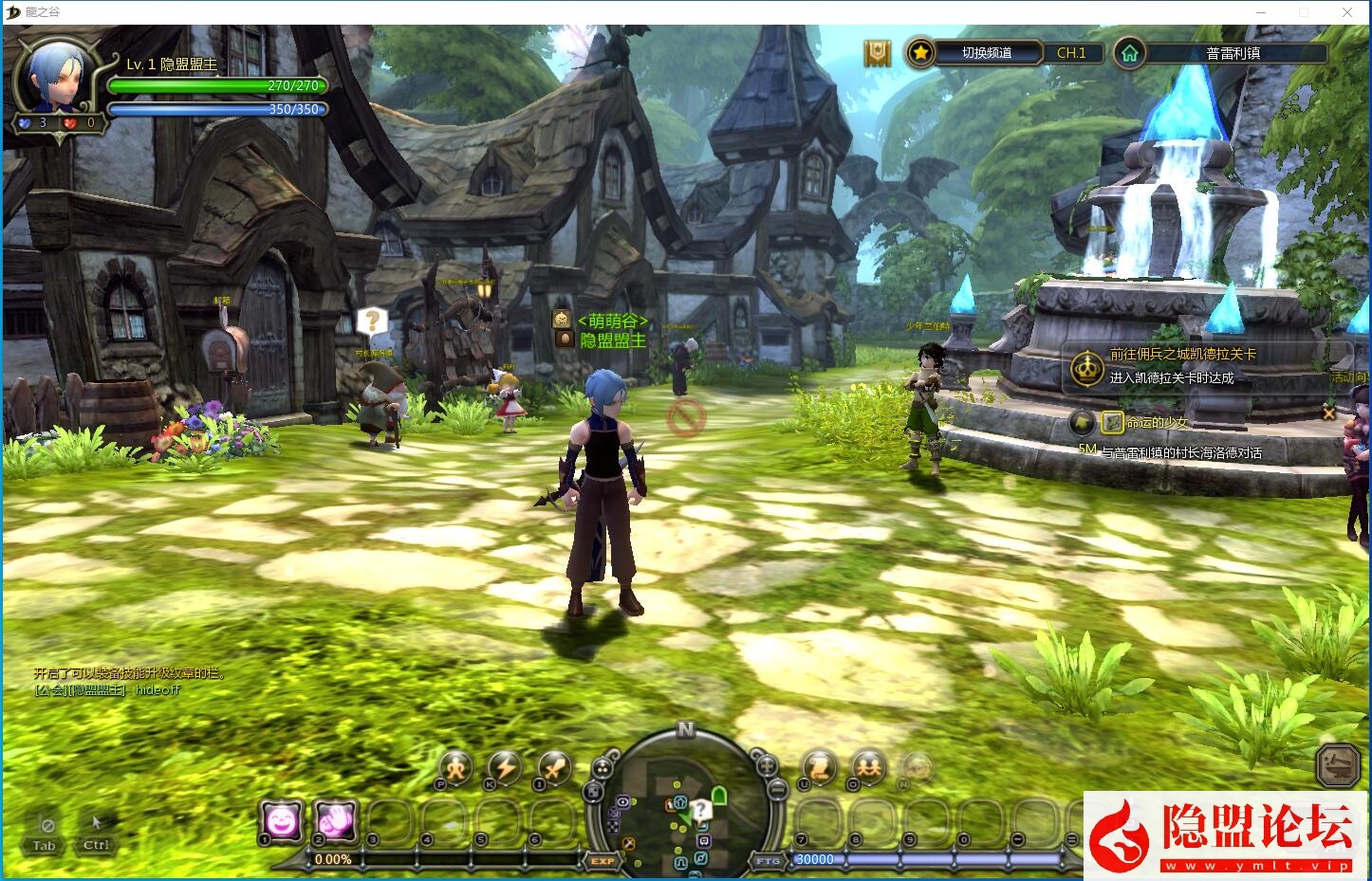1372x881 pixels.
Task: Close the game window
Action: [1347, 12]
